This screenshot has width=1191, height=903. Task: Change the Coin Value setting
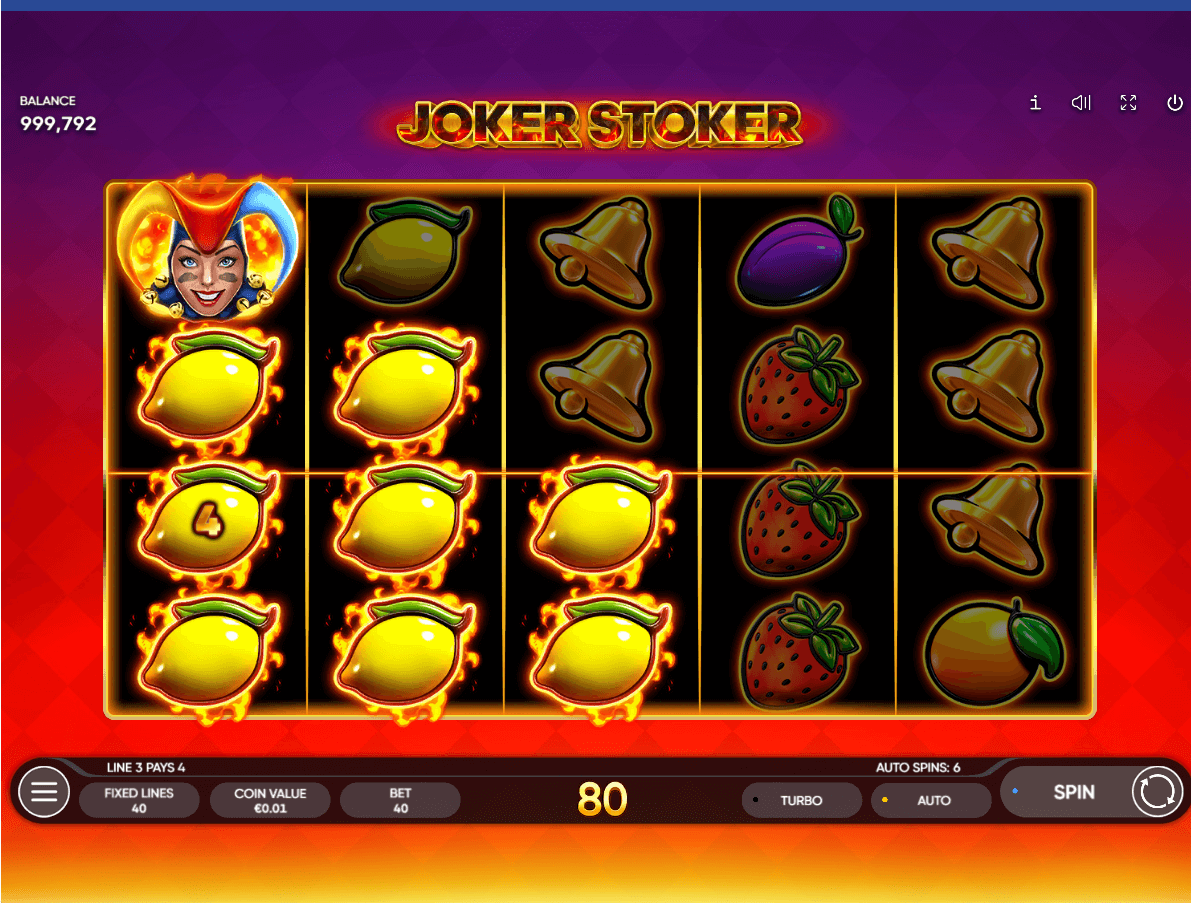[270, 800]
